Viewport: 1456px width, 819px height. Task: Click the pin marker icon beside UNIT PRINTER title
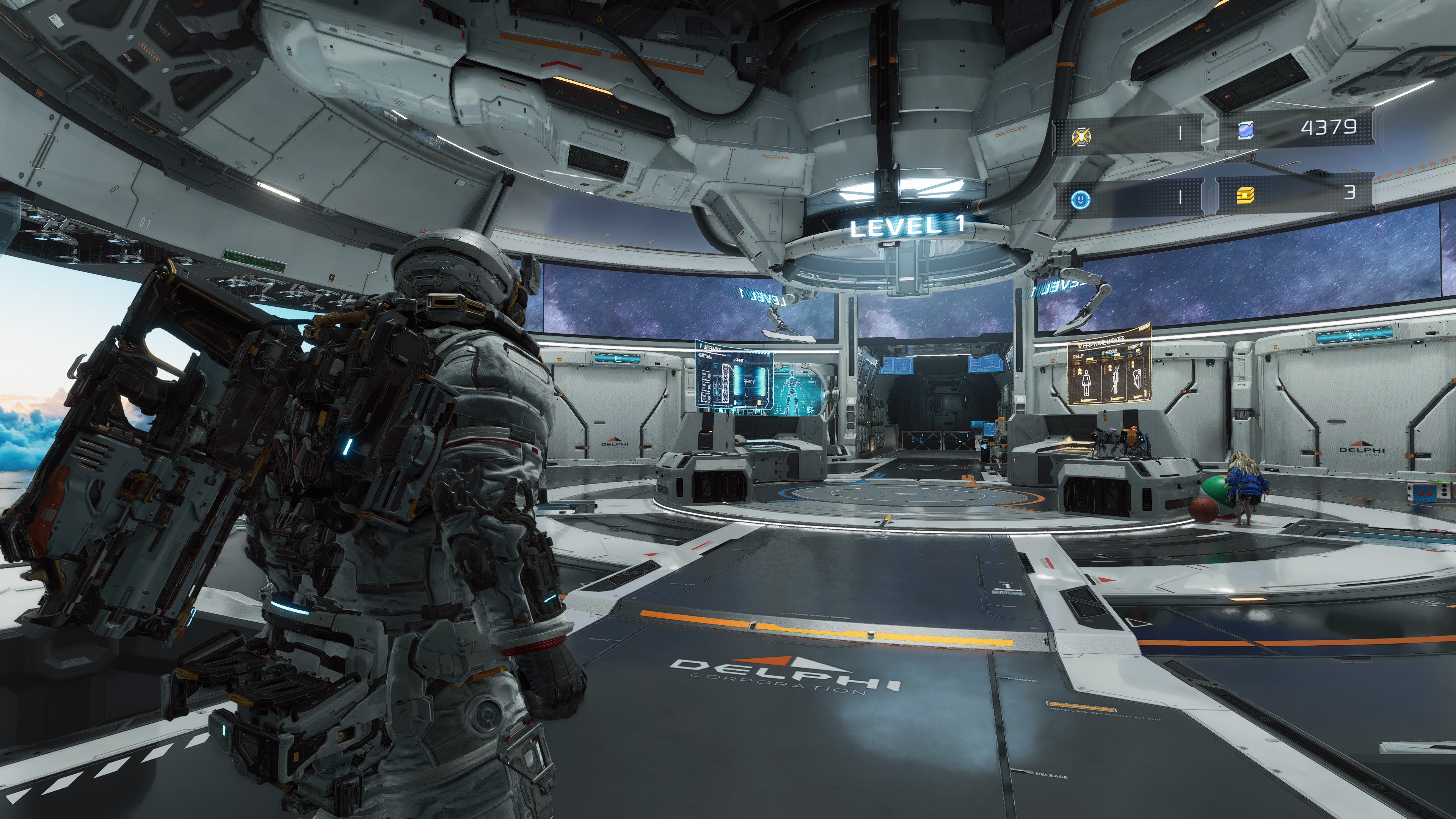tap(701, 346)
